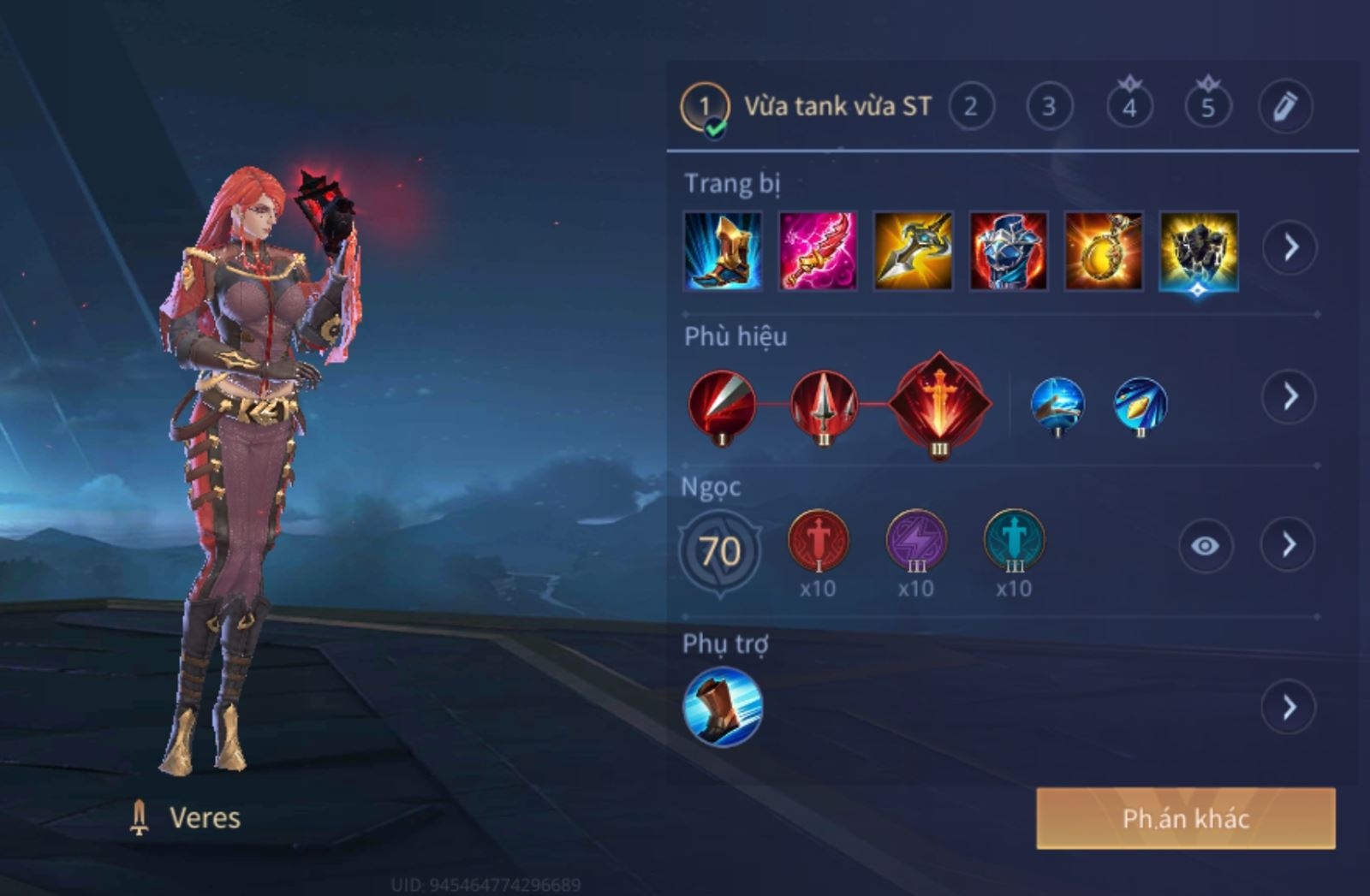Select the dark armor item with yellow glow
Screen dimensions: 1370x896
(1198, 251)
